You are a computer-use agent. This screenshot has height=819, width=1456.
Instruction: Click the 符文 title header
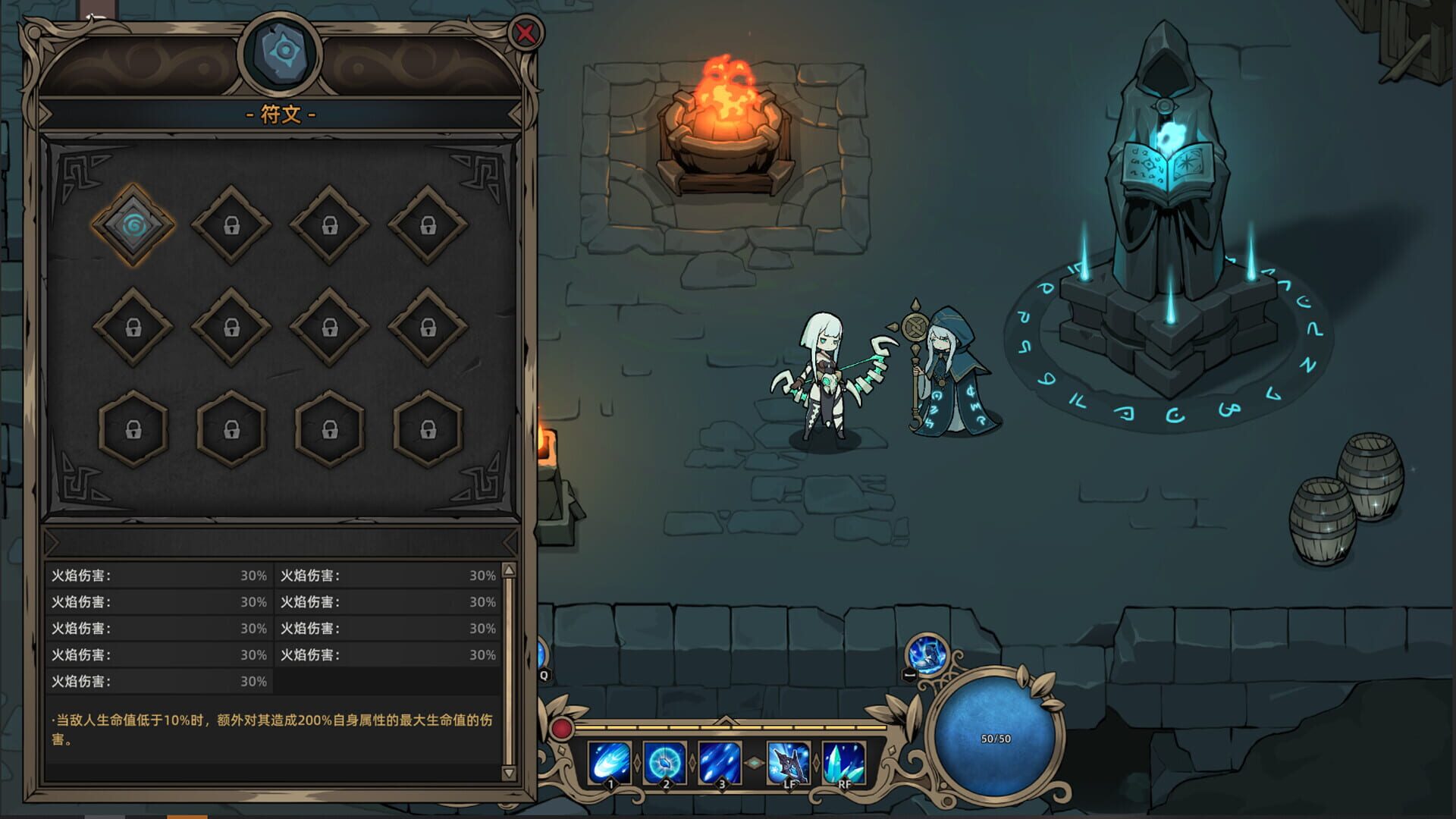coord(281,114)
